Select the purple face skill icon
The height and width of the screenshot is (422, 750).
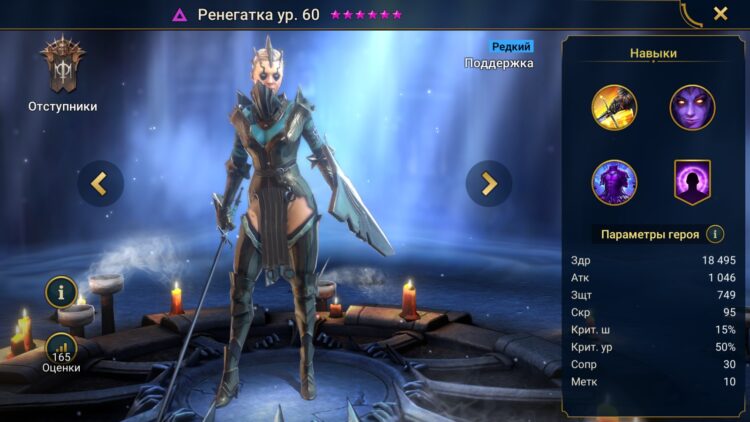click(x=692, y=108)
